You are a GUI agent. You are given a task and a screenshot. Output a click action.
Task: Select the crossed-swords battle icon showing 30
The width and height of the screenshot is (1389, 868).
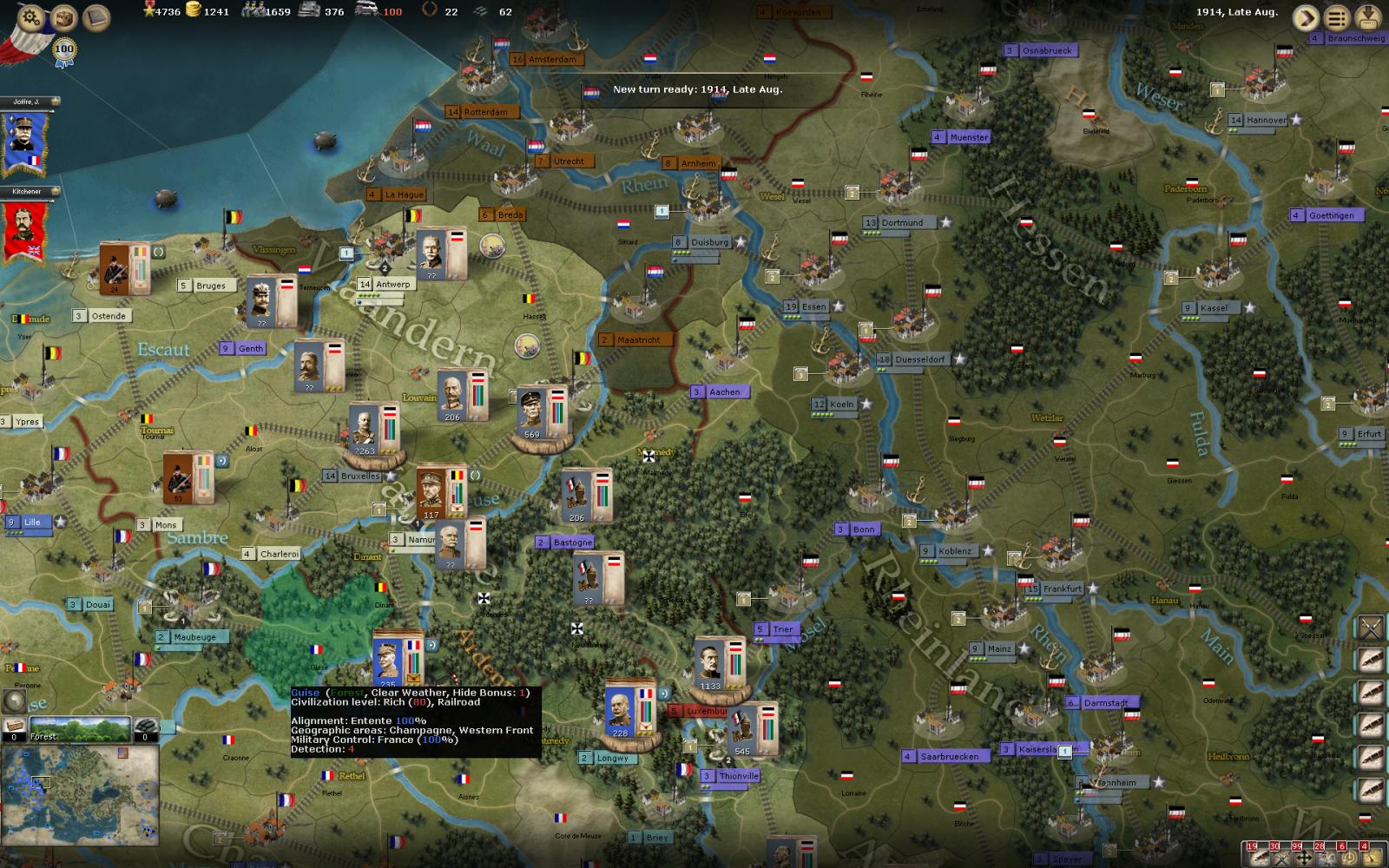[1280, 857]
